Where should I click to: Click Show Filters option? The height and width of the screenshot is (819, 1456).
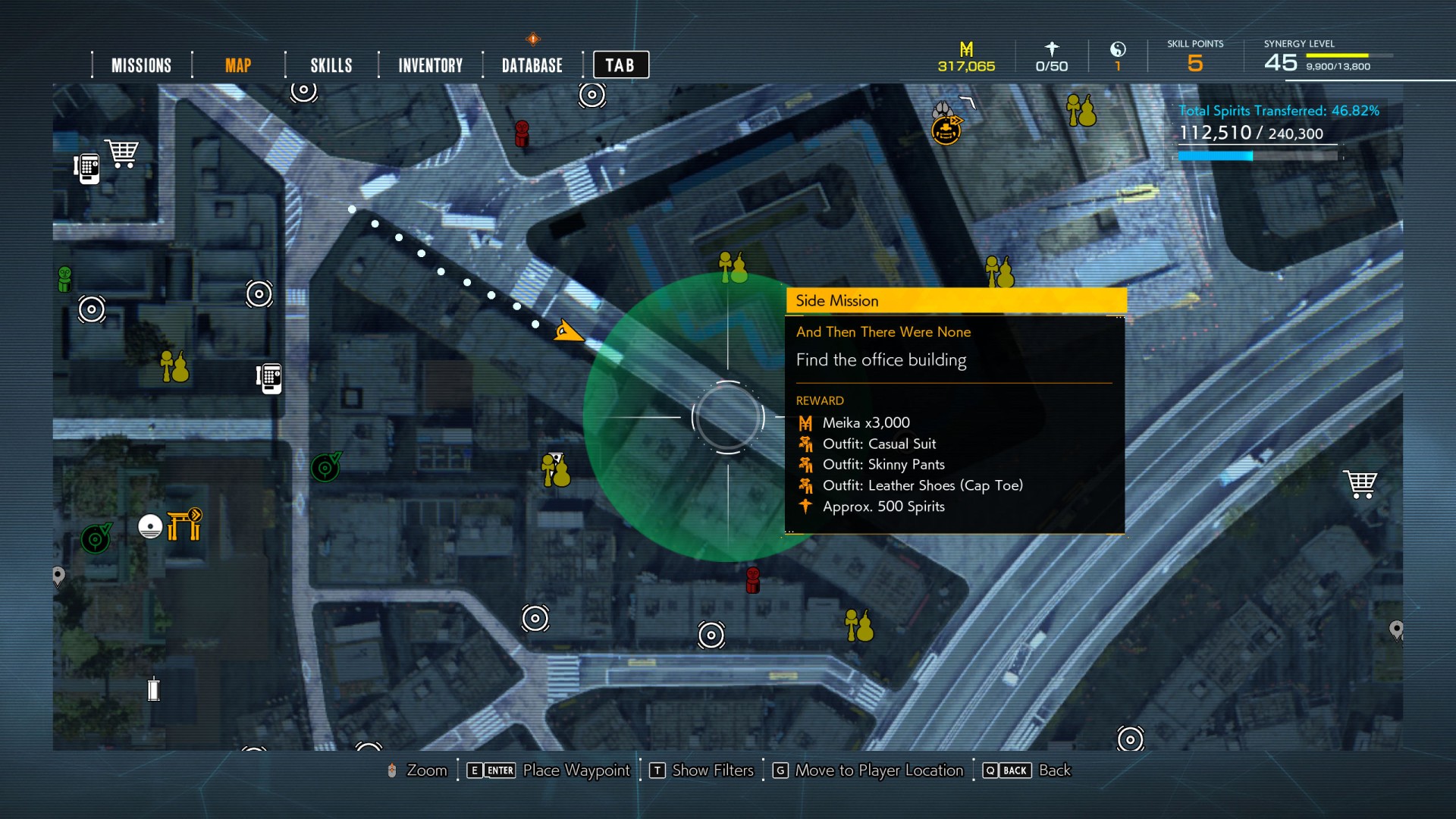[712, 770]
